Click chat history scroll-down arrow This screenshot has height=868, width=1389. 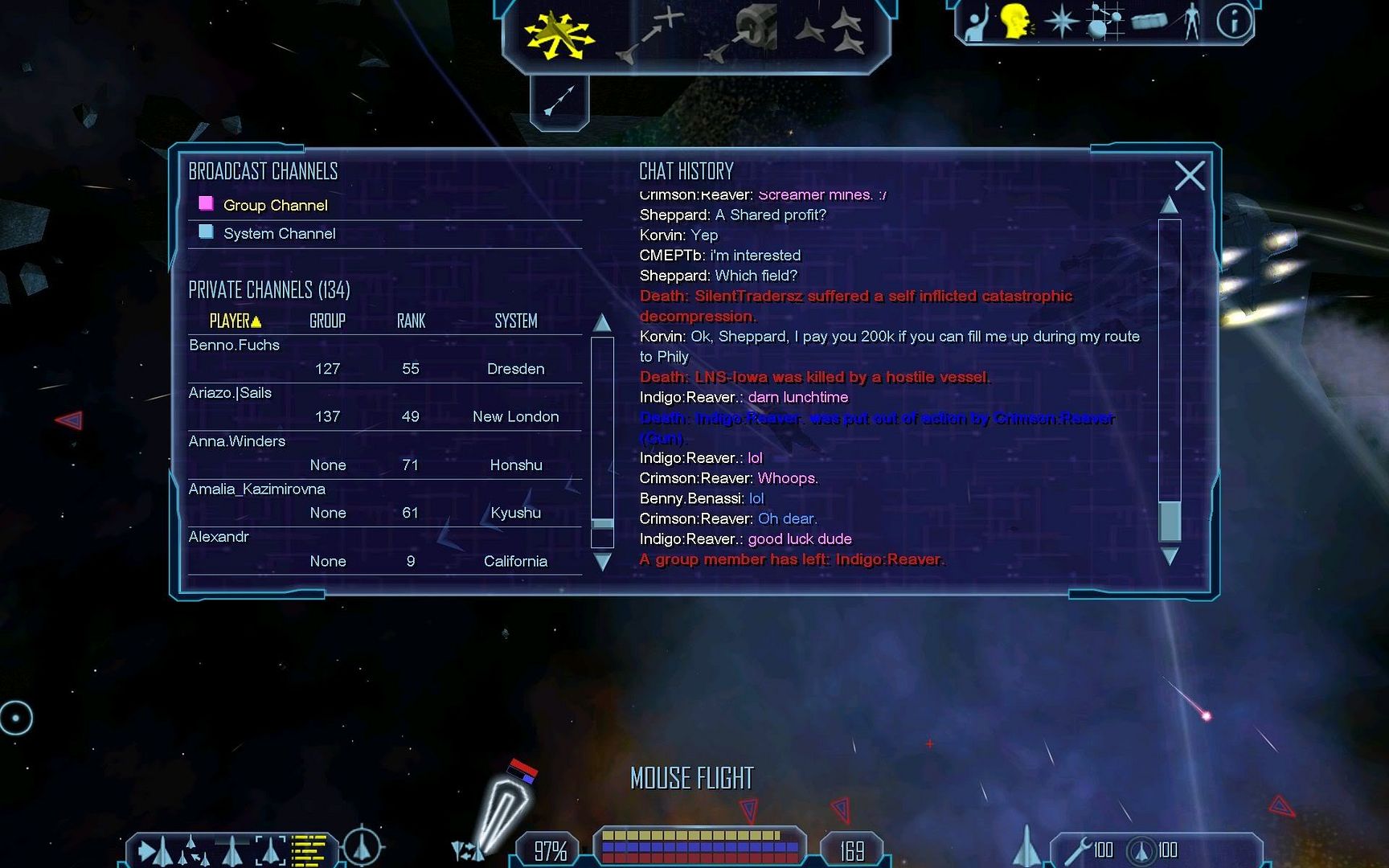pos(1170,556)
